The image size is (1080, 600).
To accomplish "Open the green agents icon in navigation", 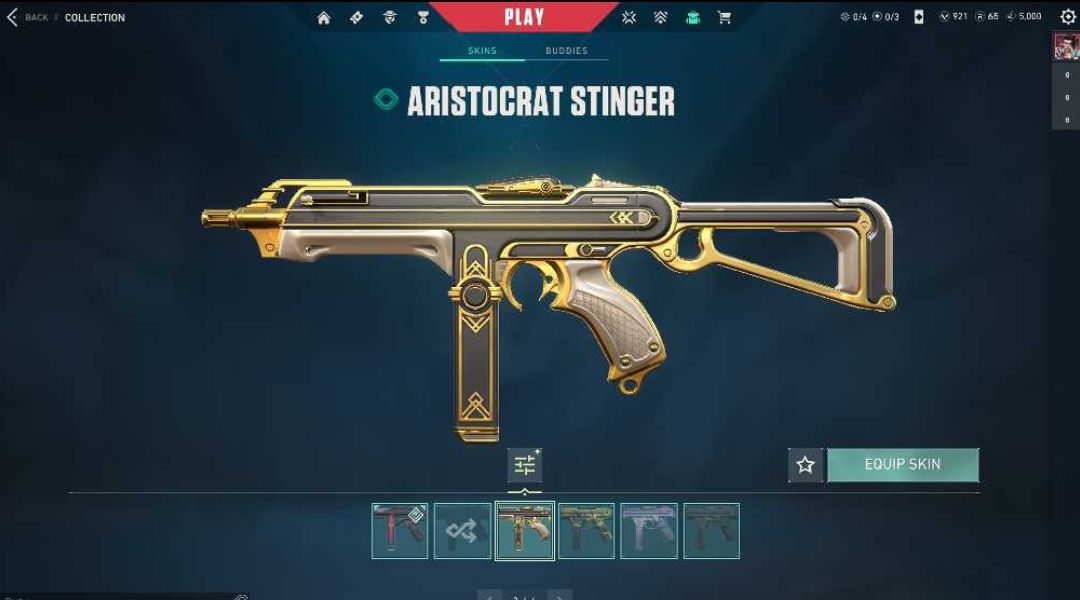I will pyautogui.click(x=692, y=18).
